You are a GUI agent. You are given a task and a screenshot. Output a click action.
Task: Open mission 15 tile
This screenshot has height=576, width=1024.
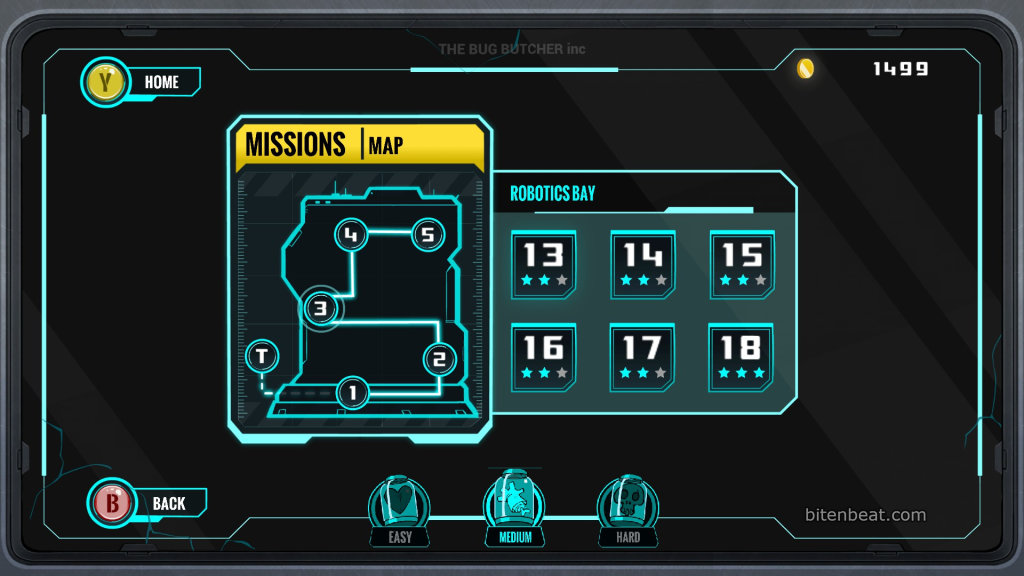(742, 263)
